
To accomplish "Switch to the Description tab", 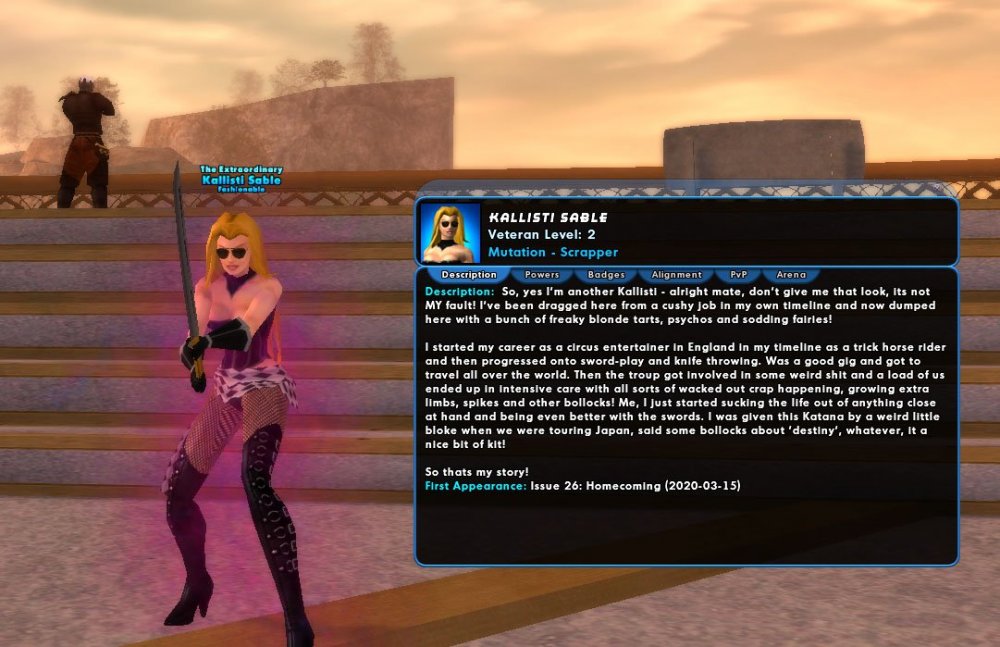I will 468,274.
